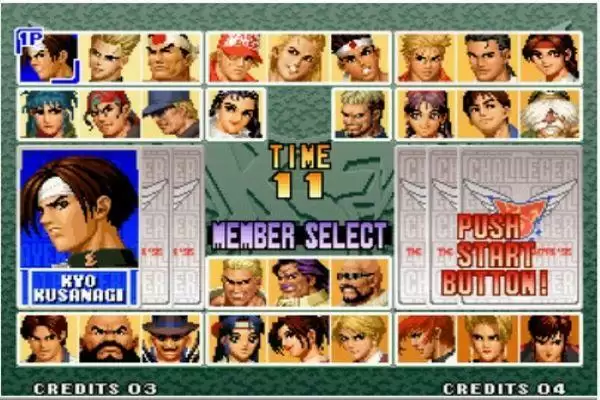Viewport: 600px width, 400px height.
Task: Select Kyo Kusanagi's portrait under the 1P cursor
Action: click(x=48, y=58)
